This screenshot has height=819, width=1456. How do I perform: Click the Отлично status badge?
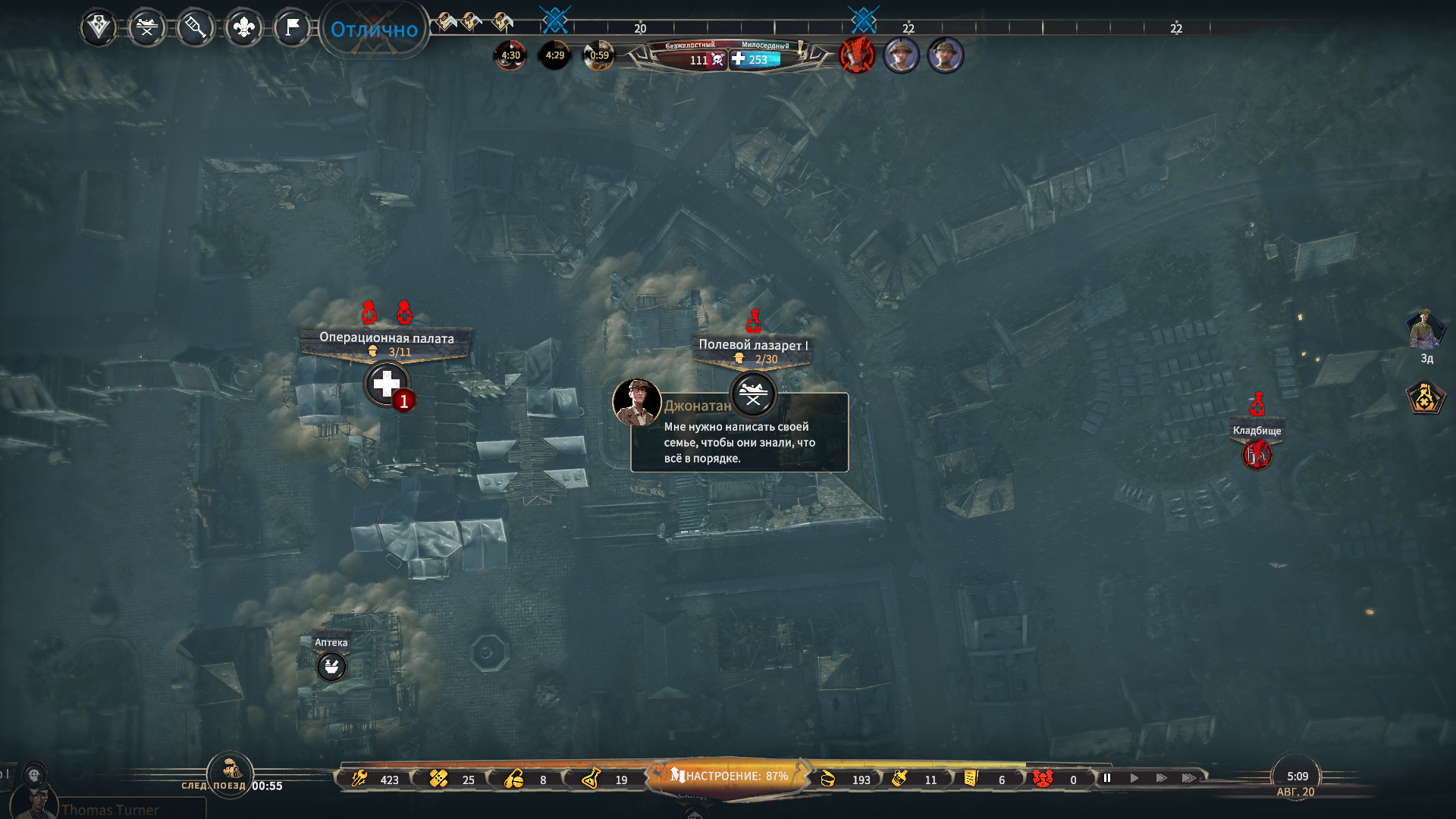pyautogui.click(x=374, y=30)
